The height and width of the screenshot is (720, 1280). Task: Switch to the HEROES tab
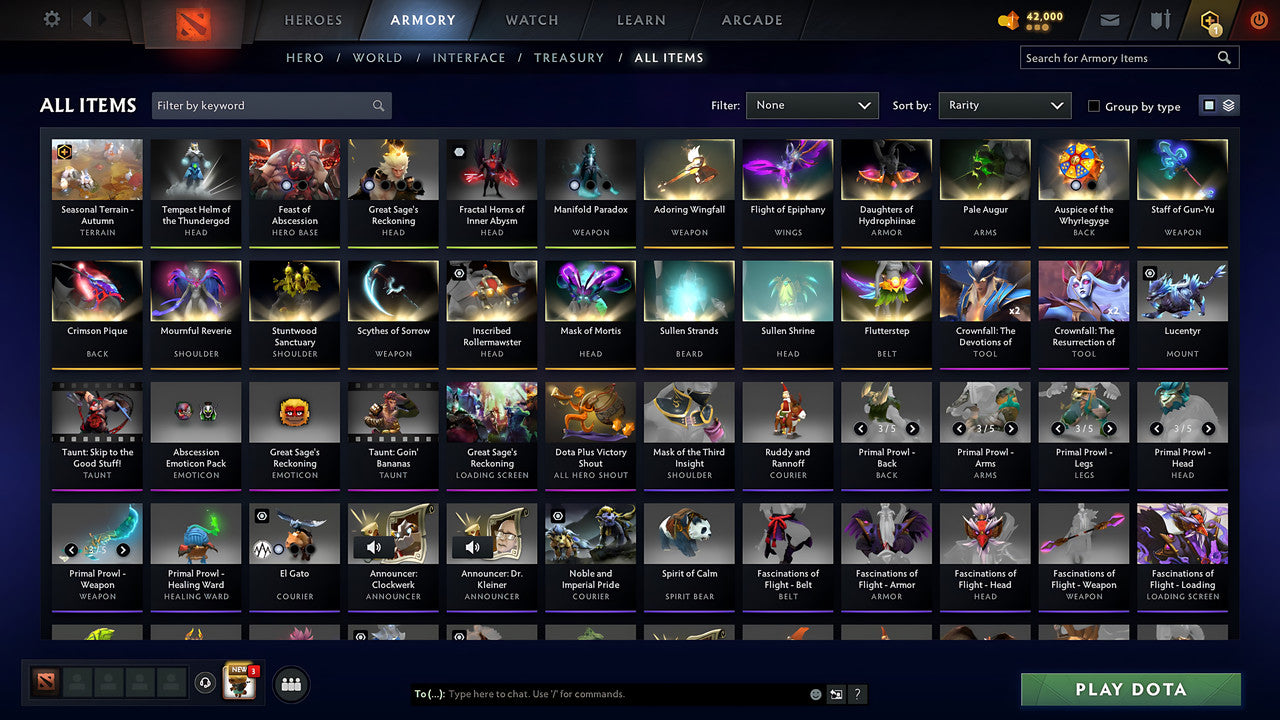(x=313, y=19)
